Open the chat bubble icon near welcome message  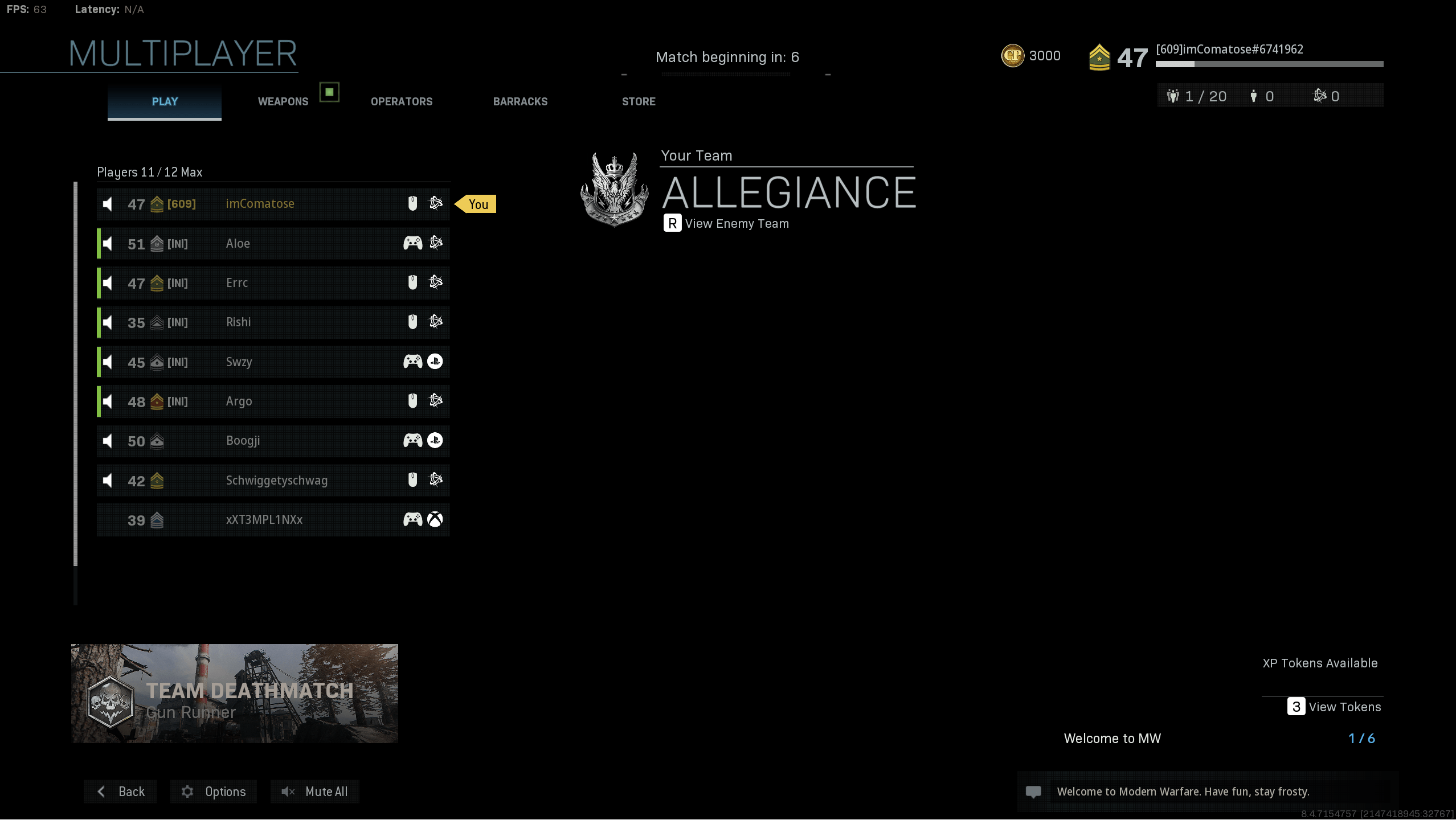(1034, 792)
